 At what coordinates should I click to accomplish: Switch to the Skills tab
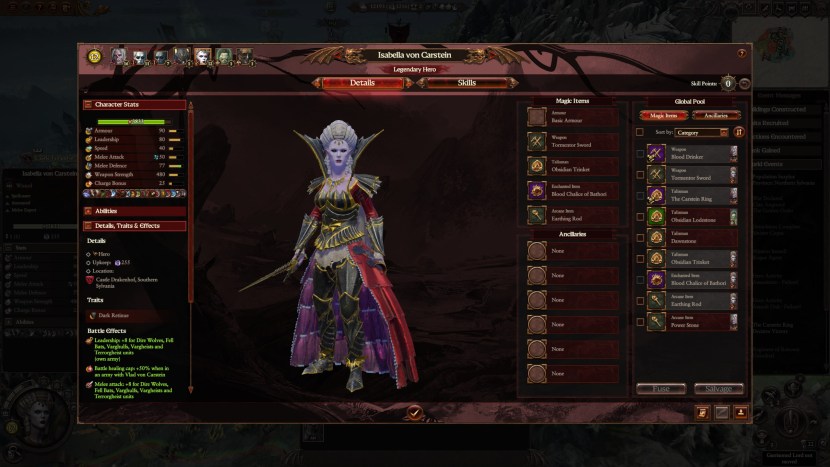467,83
